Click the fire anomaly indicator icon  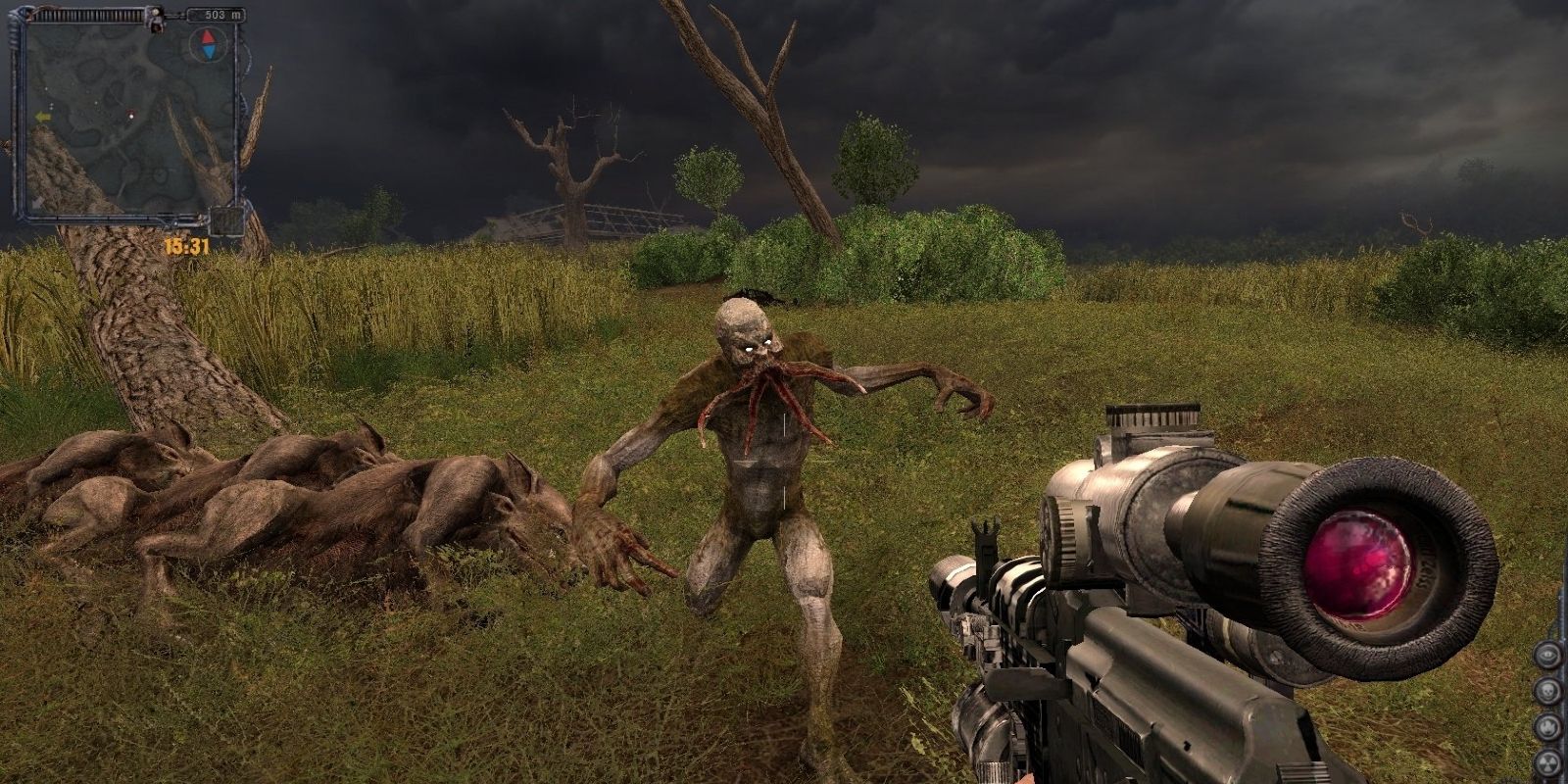coord(1547,725)
